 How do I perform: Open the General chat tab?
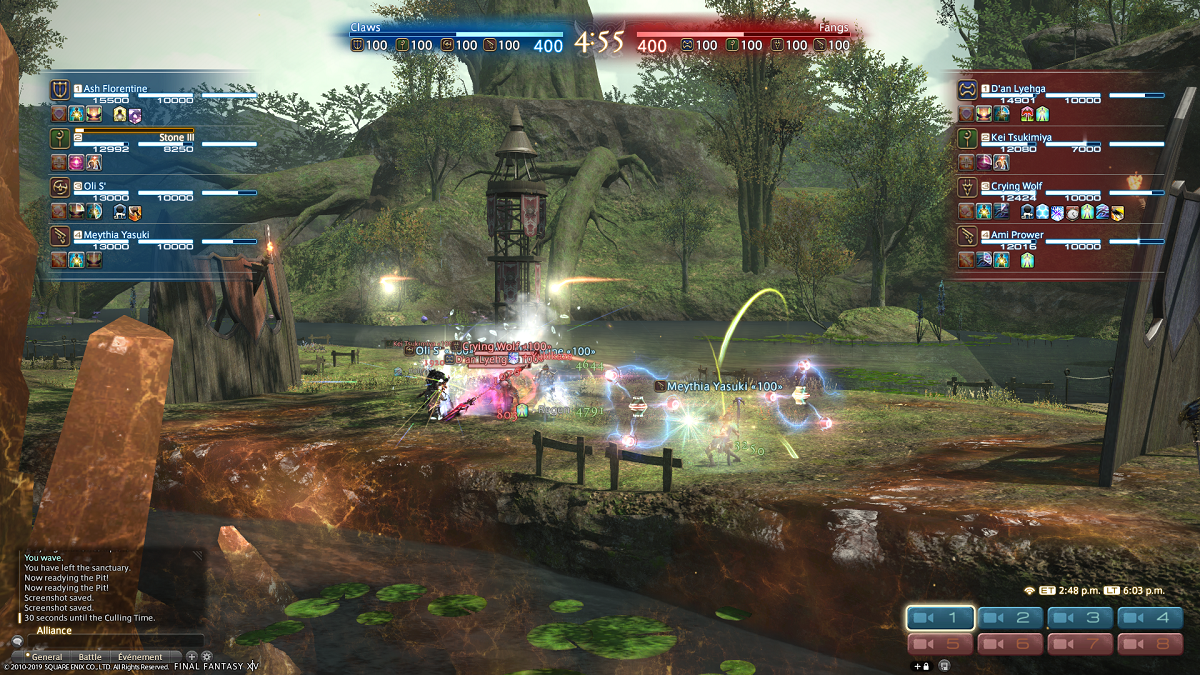47,657
